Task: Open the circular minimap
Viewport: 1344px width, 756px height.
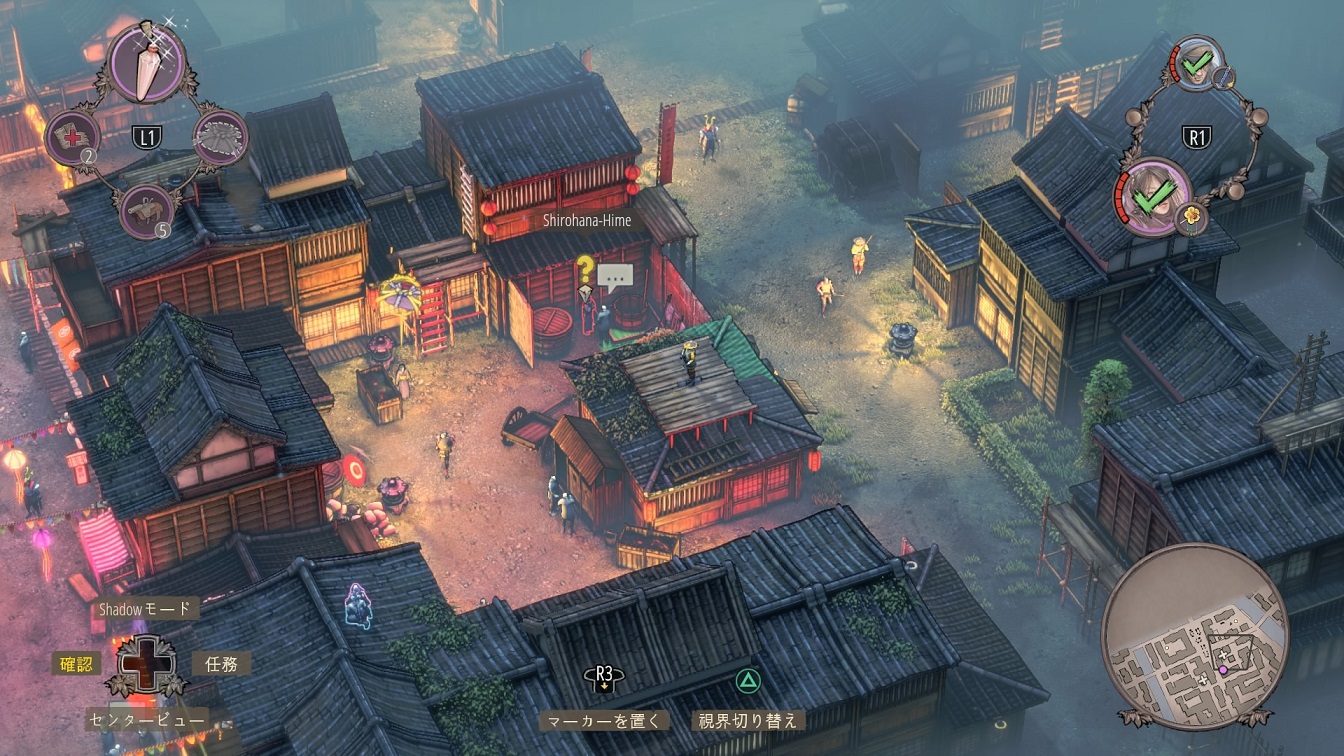Action: 1194,633
